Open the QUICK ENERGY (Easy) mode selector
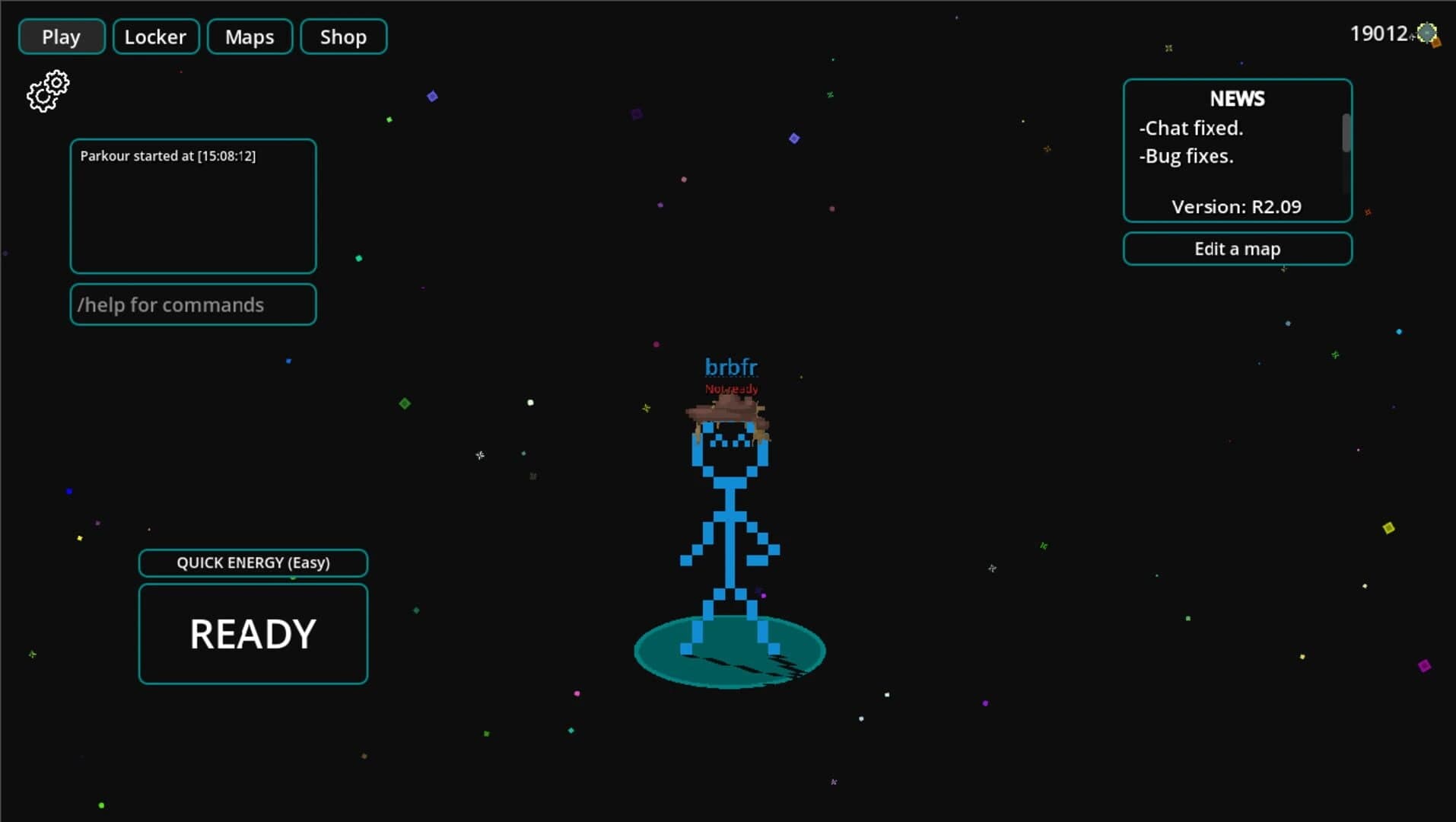This screenshot has width=1456, height=822. click(253, 562)
